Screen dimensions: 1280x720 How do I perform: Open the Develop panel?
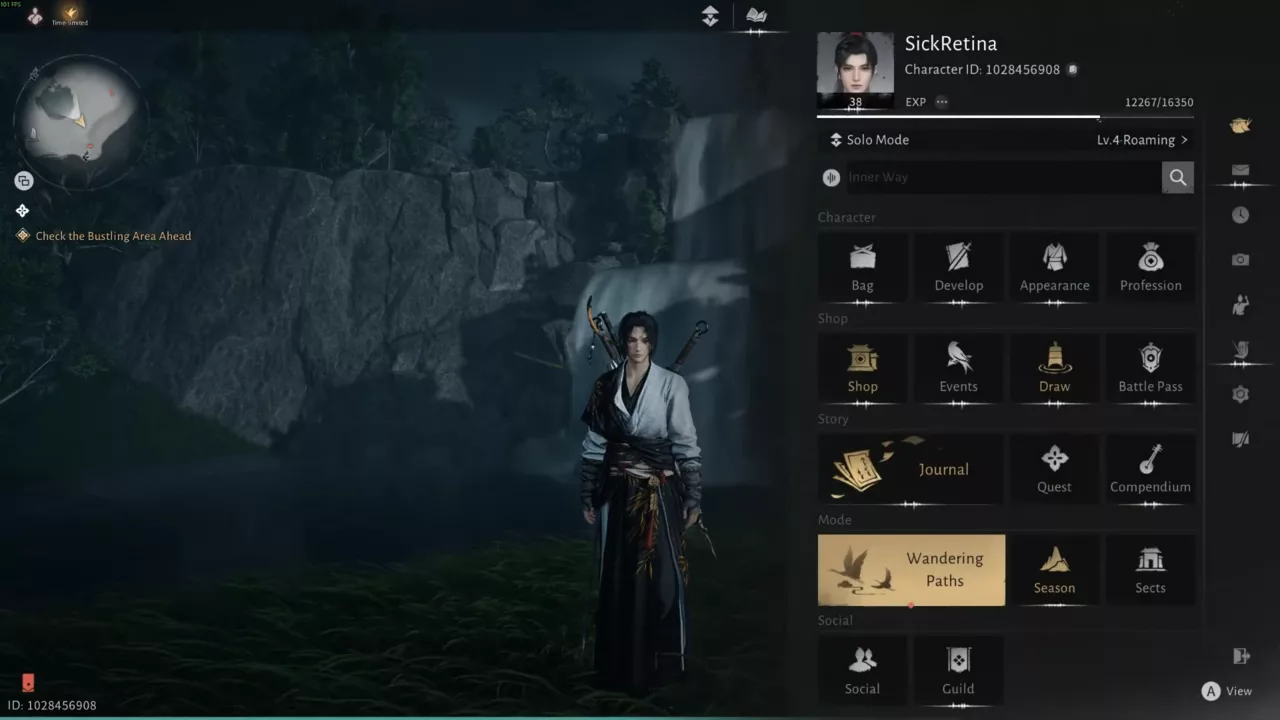(958, 266)
